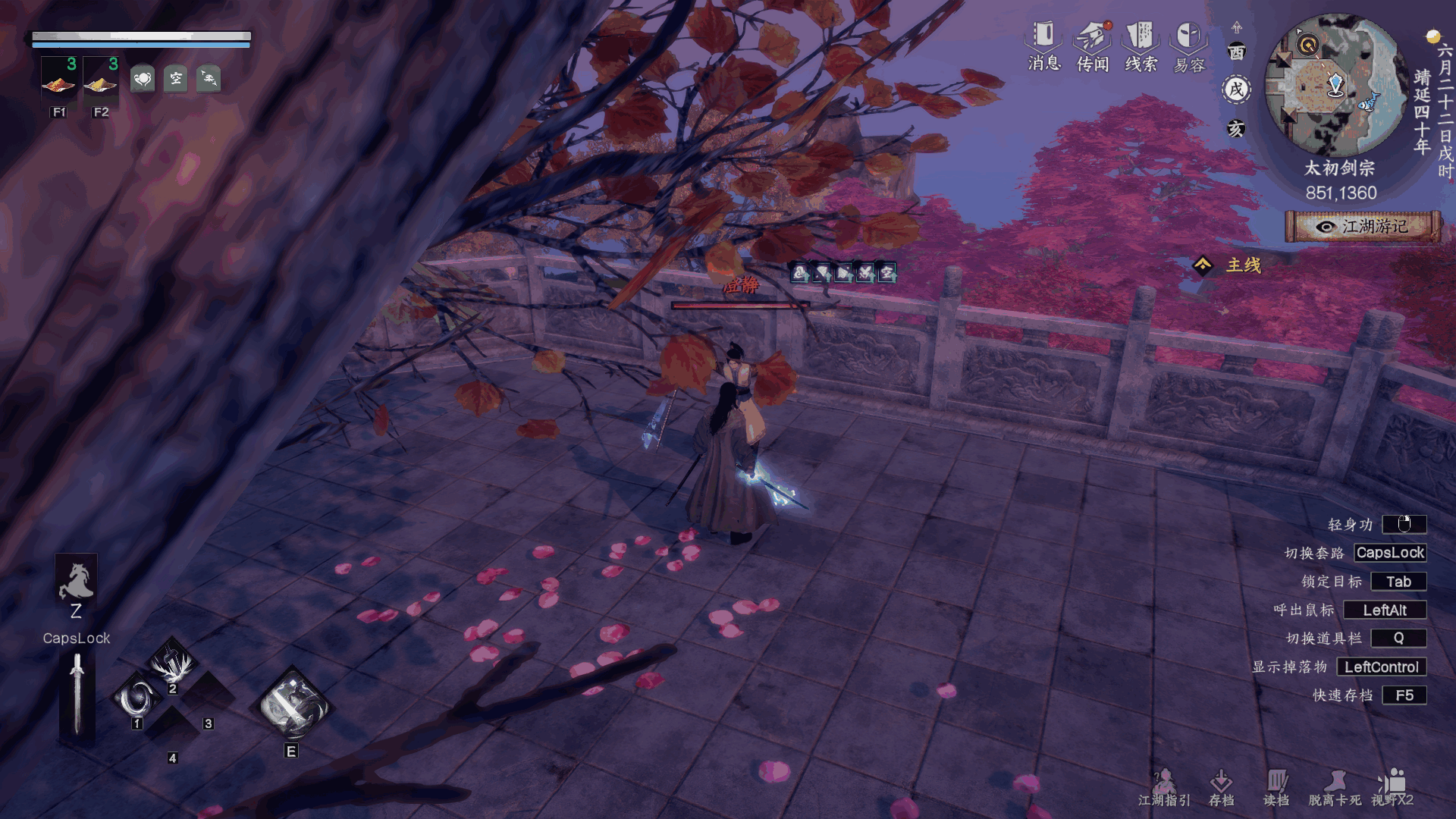Click the 戌 time-of-day marker
The width and height of the screenshot is (1456, 819).
[1237, 89]
